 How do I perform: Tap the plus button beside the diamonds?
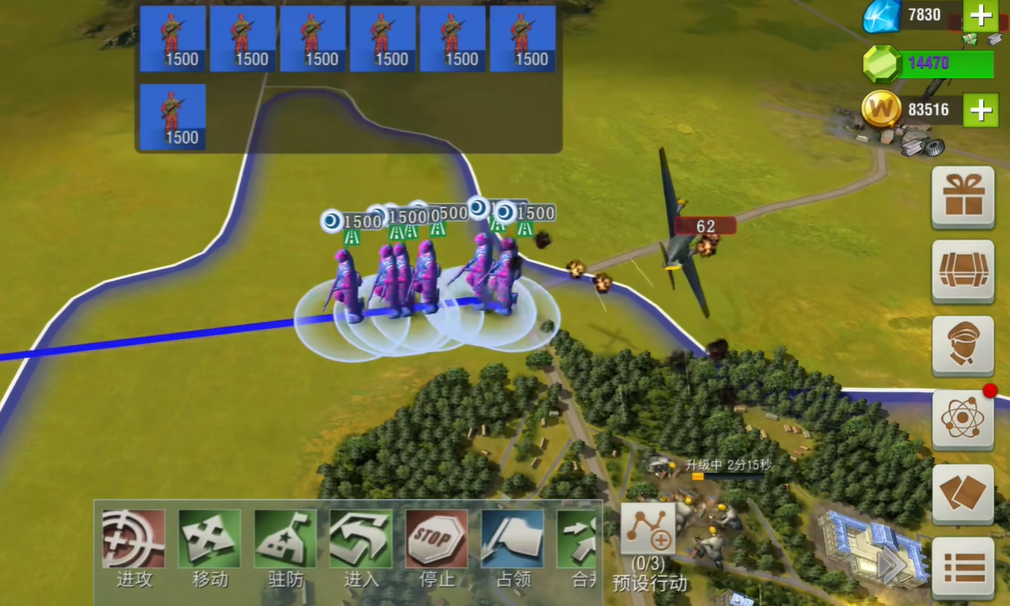(980, 15)
